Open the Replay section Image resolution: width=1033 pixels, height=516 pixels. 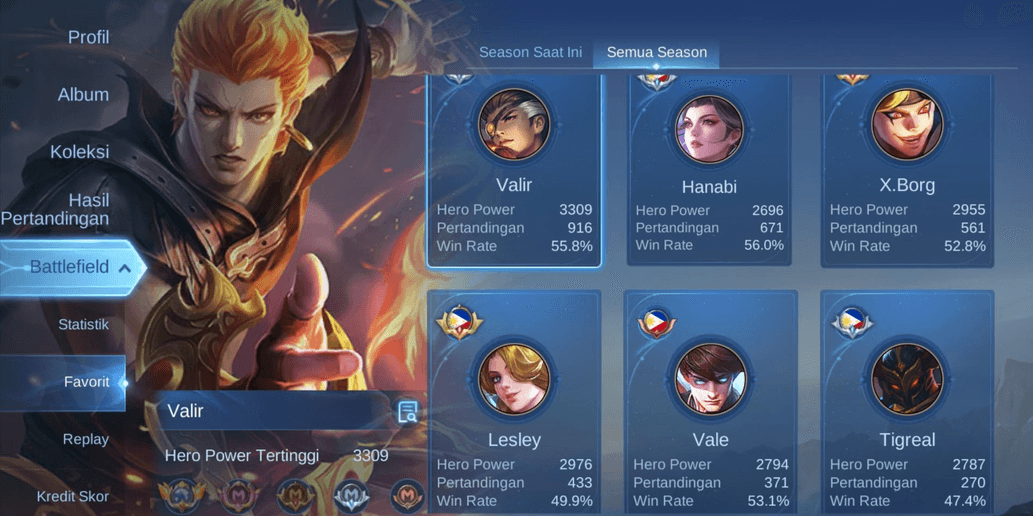[x=86, y=439]
